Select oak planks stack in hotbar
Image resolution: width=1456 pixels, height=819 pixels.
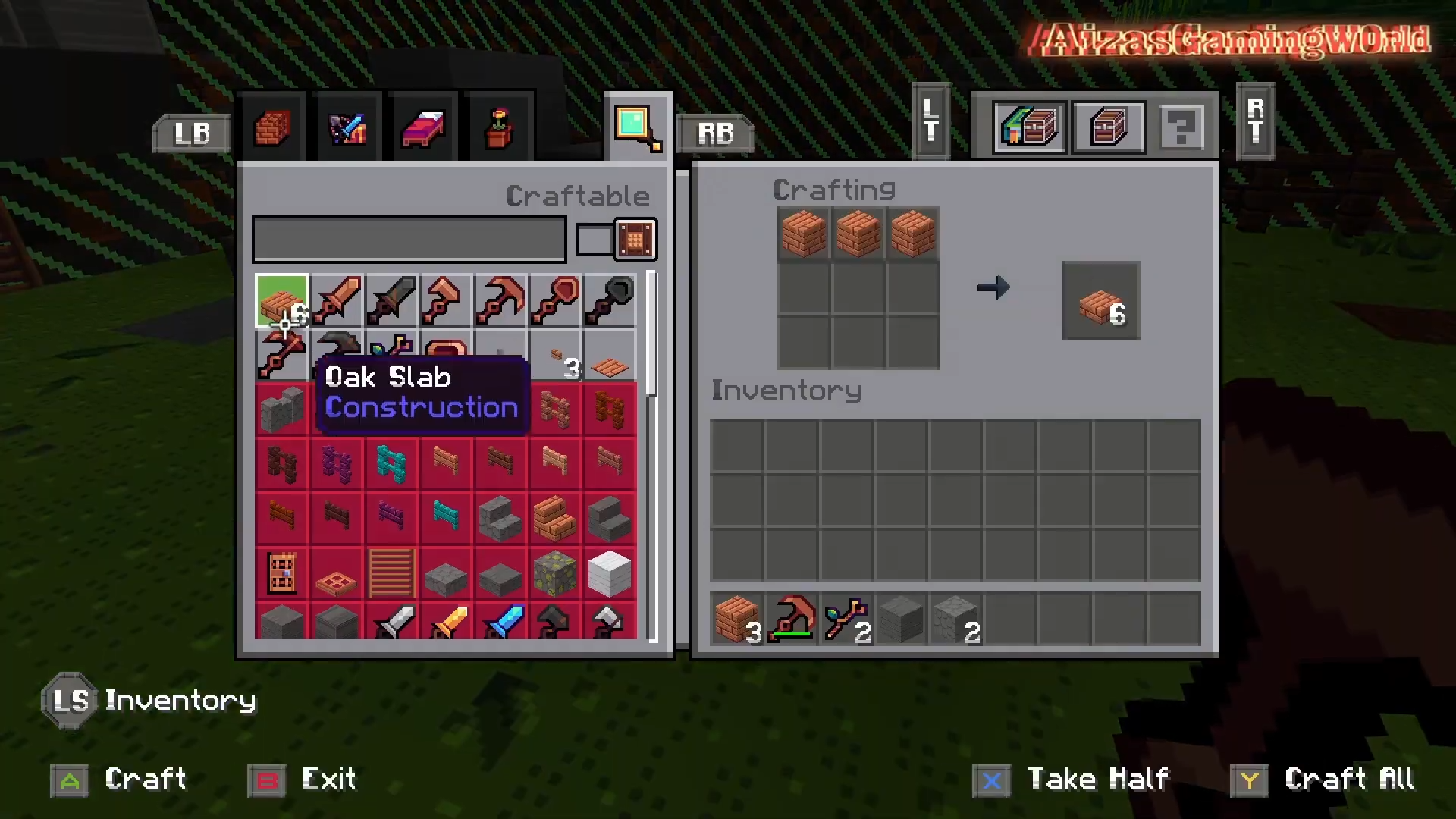click(737, 620)
